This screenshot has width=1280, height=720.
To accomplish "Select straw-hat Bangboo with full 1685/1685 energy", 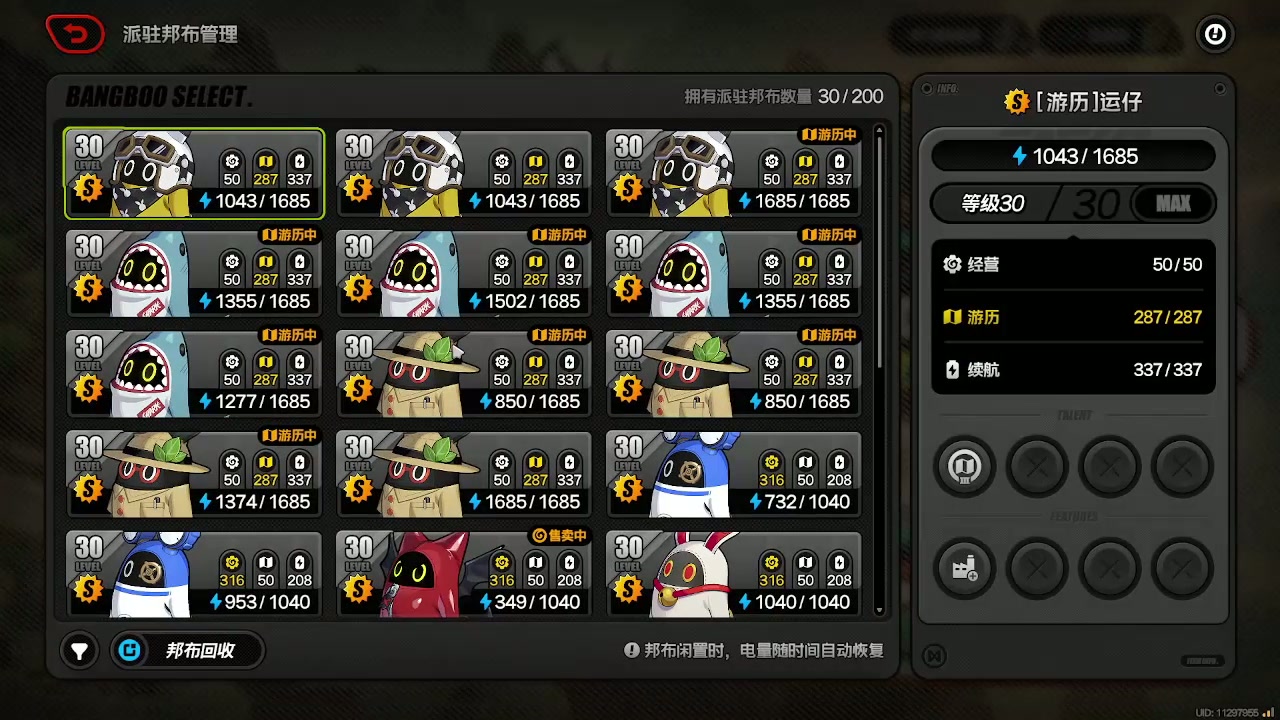I will (x=464, y=473).
